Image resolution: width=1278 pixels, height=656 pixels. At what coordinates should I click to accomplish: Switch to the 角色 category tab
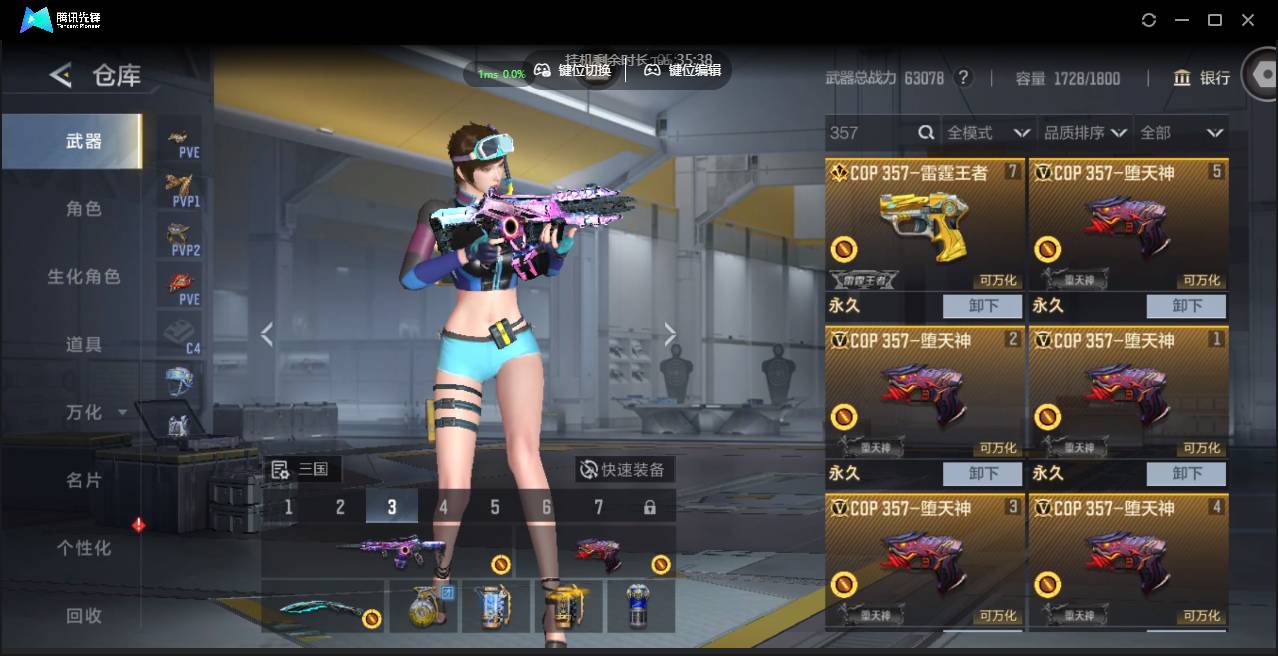tap(84, 209)
